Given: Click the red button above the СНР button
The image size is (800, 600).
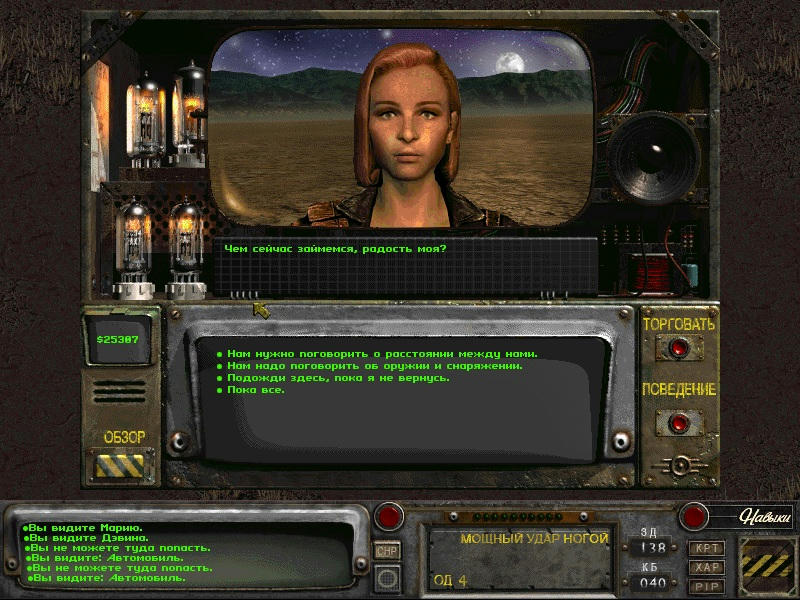Looking at the screenshot, I should (388, 518).
